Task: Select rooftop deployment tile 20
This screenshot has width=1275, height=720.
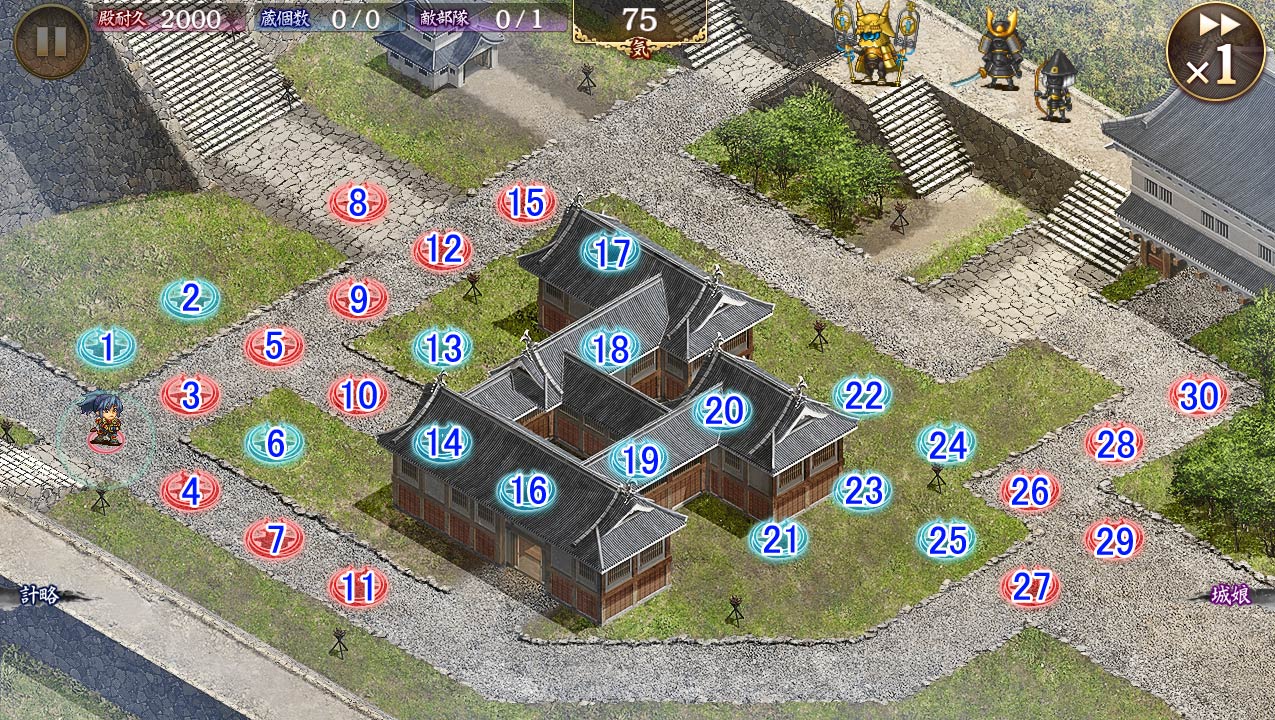Action: click(x=722, y=410)
